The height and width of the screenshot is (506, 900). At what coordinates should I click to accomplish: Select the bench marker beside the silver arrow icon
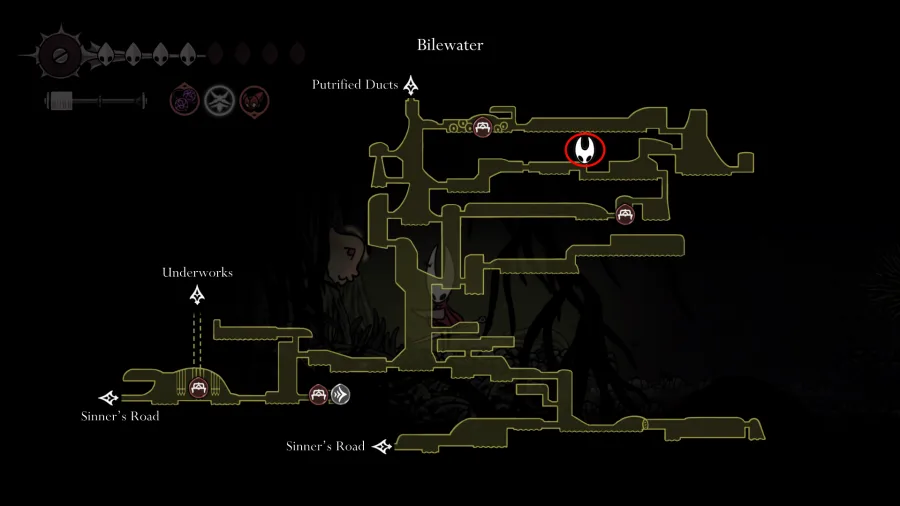(319, 395)
